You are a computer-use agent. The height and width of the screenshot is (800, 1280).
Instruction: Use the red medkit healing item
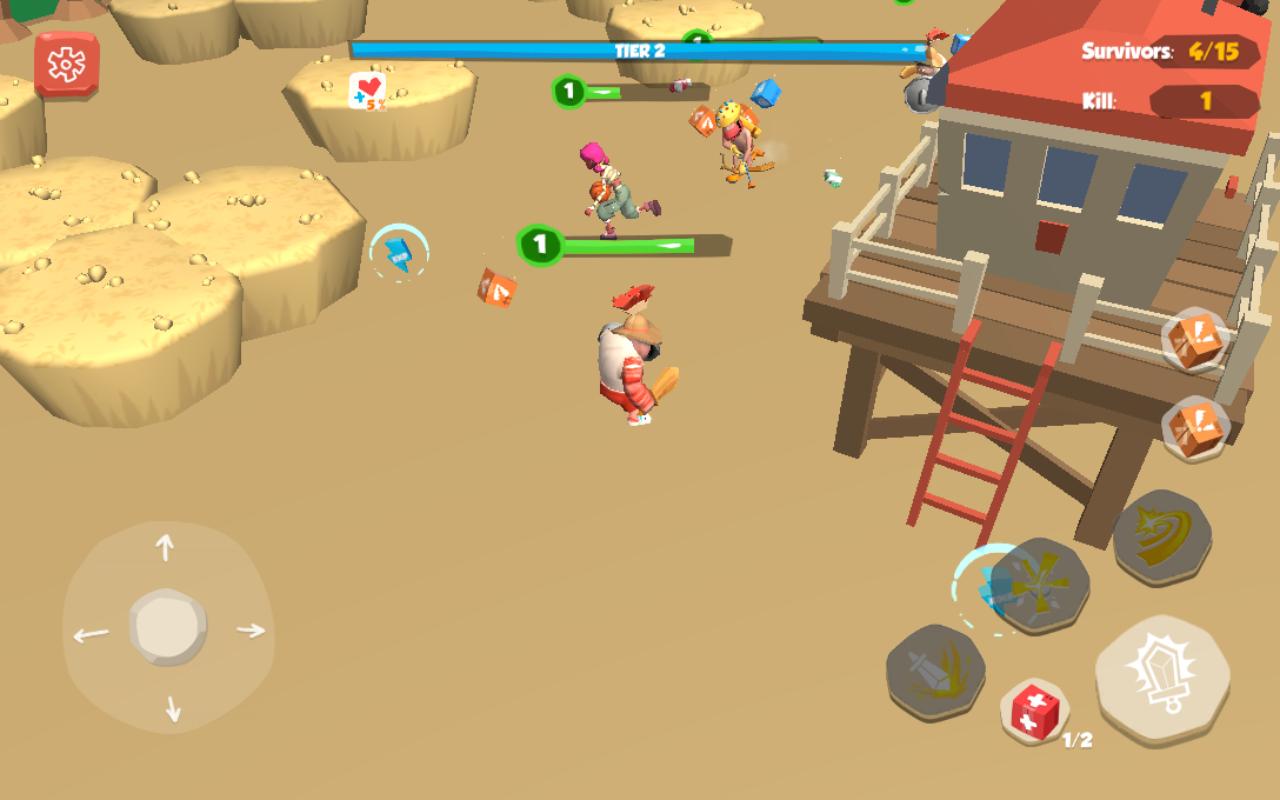click(x=1035, y=712)
